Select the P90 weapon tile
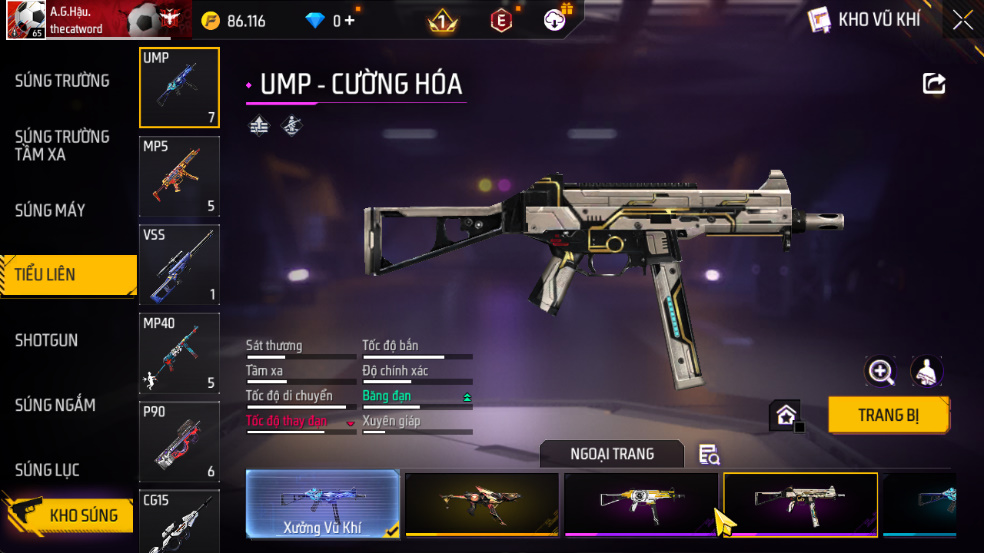This screenshot has height=553, width=984. point(179,441)
